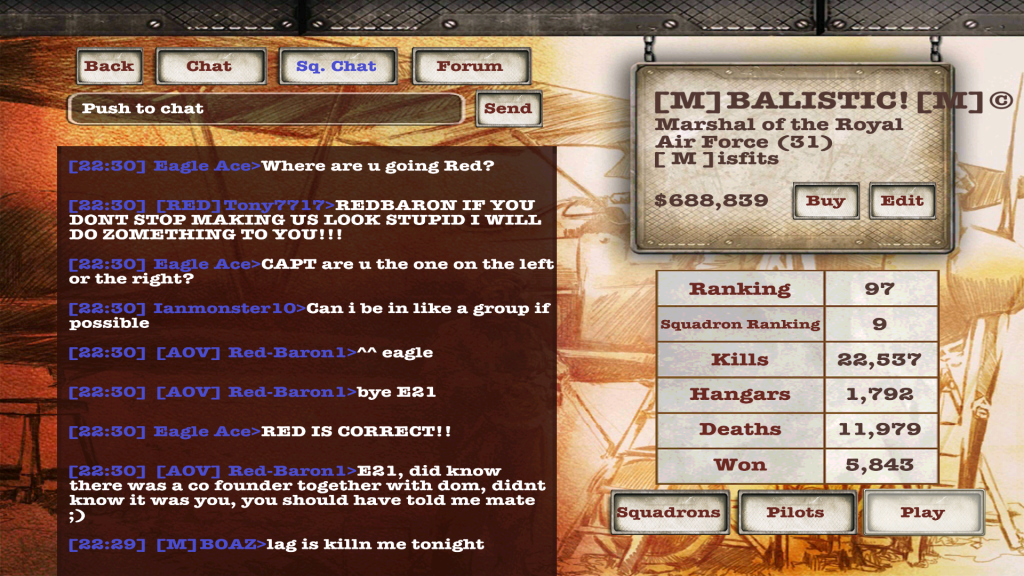The height and width of the screenshot is (576, 1024).
Task: Send the chat message
Action: click(x=508, y=109)
